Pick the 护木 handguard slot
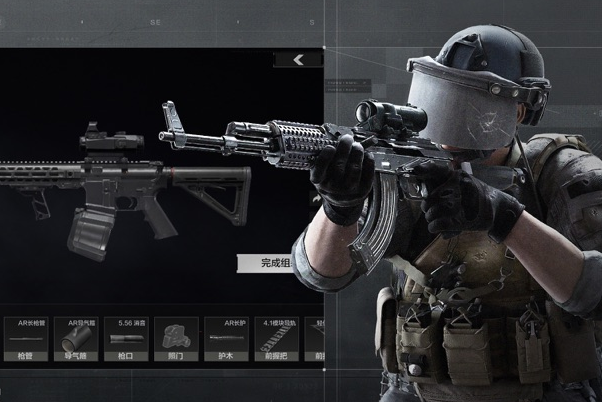 [227, 340]
